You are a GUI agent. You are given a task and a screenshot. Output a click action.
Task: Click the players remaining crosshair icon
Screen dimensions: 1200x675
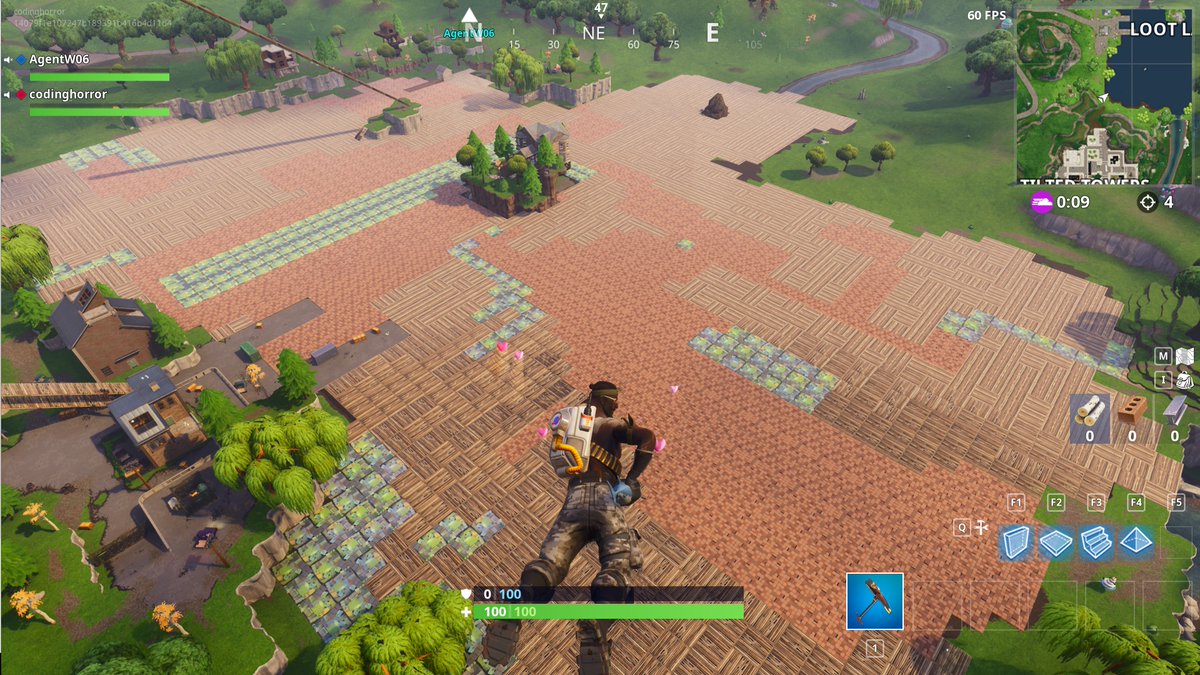1148,202
